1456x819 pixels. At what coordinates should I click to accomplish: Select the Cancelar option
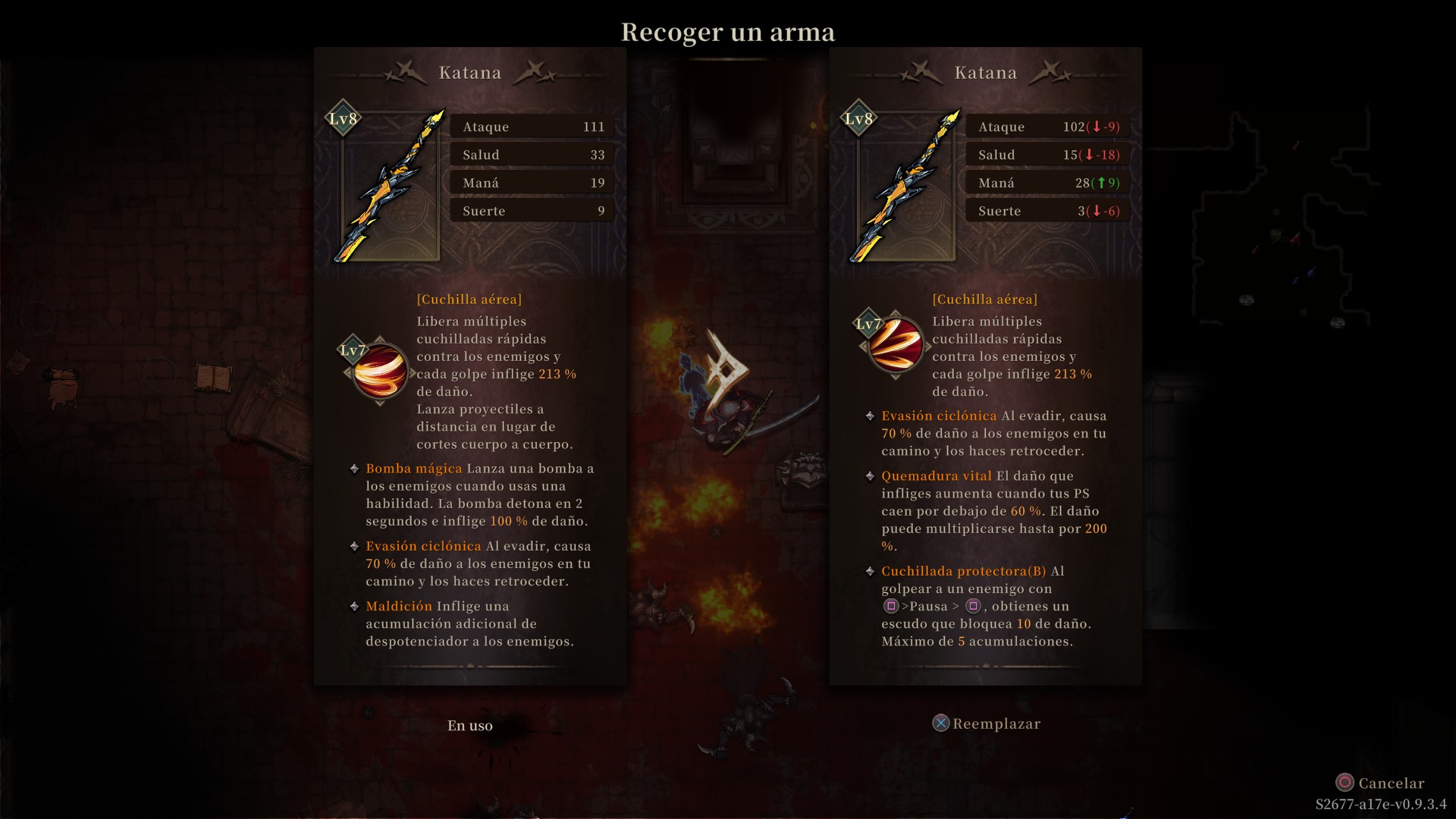pos(1380,783)
